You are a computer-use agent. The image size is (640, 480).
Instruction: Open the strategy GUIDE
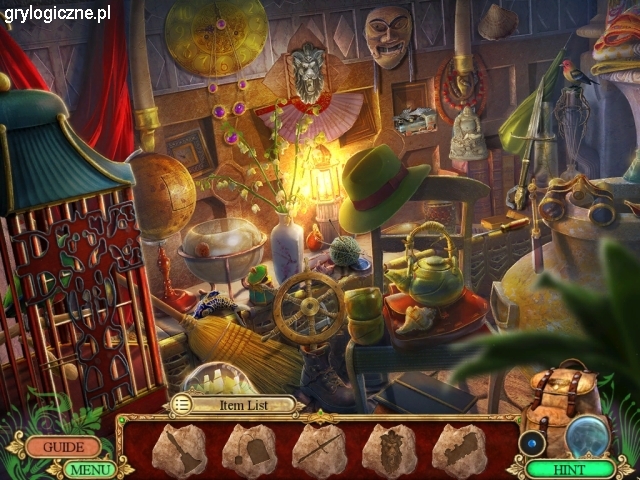63,447
